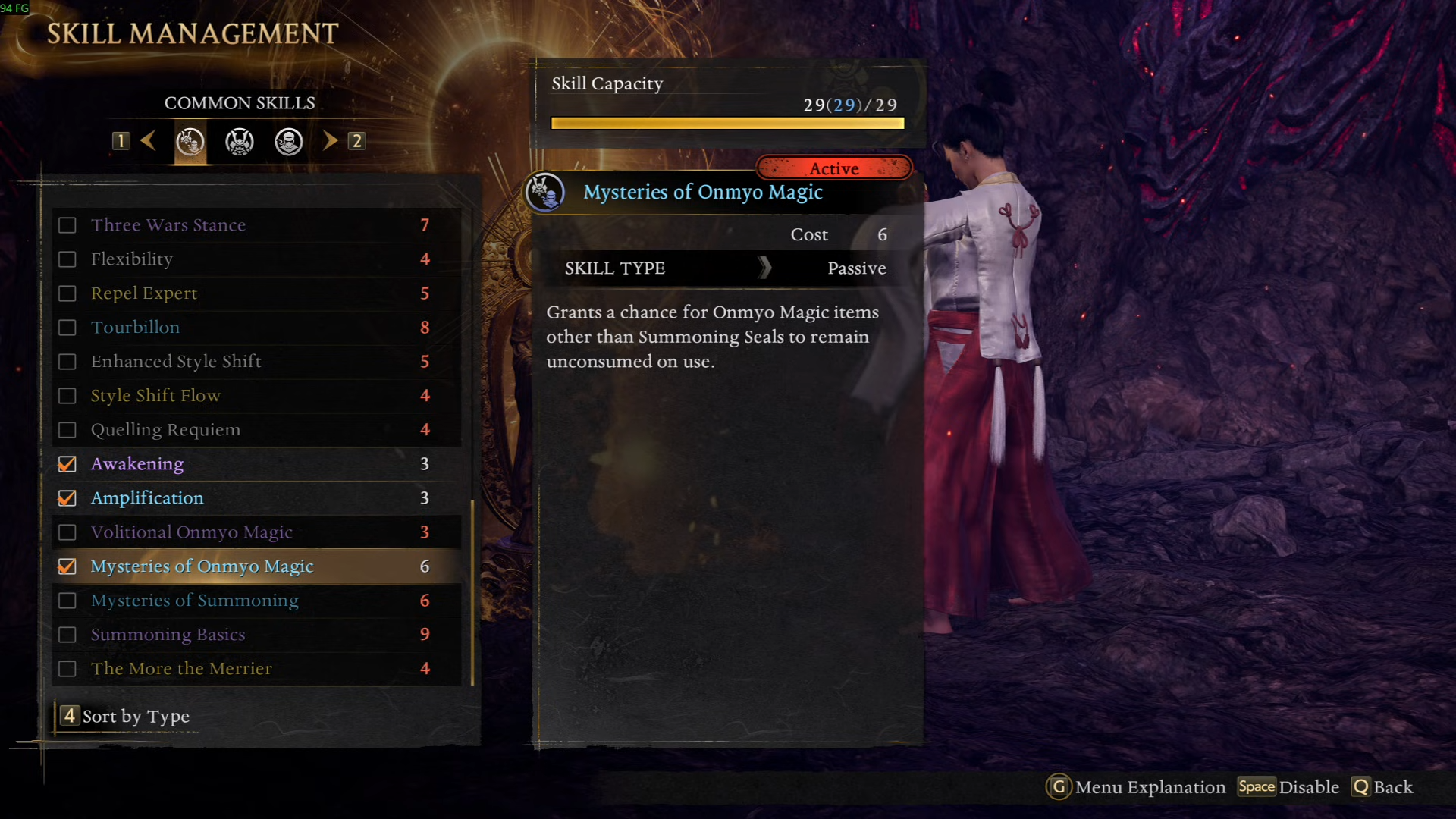Viewport: 1456px width, 819px height.
Task: Select Volitional Onmyo Magic skill
Action: (191, 532)
